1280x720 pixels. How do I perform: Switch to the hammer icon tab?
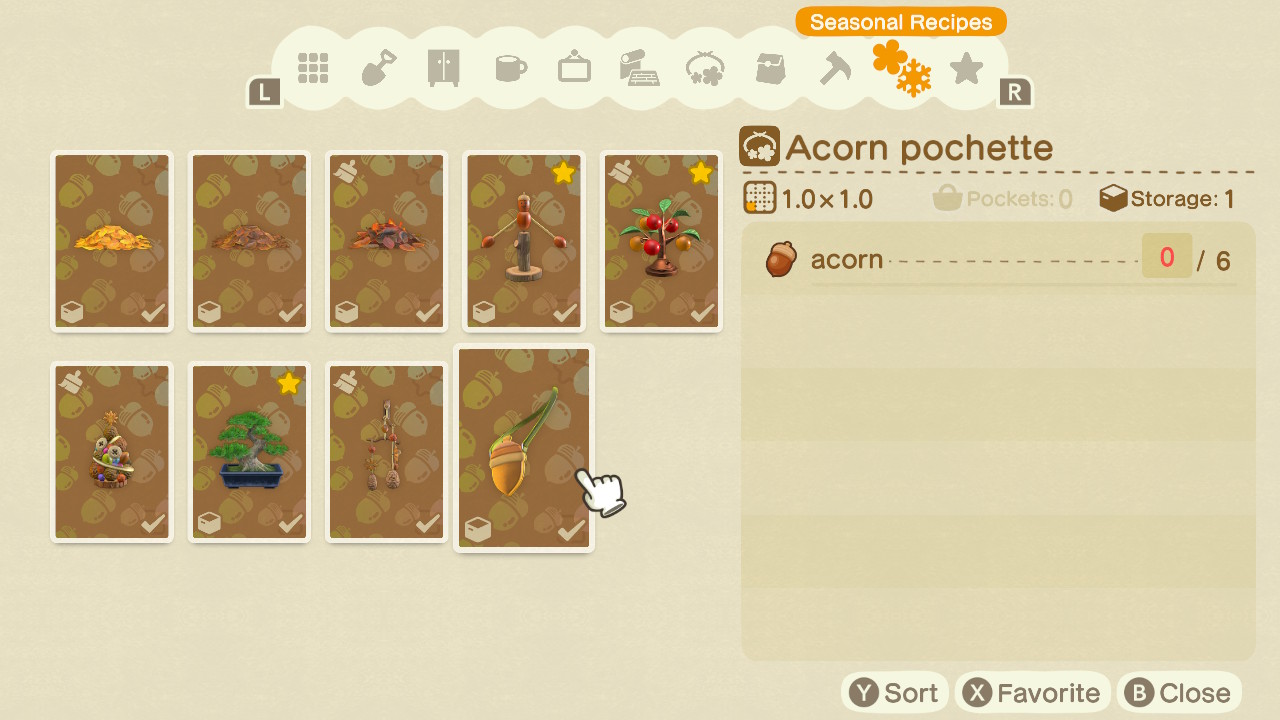835,68
